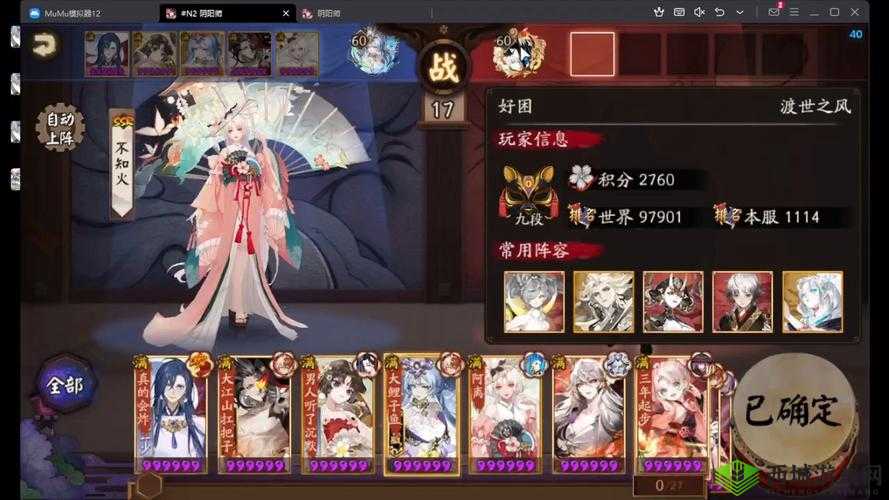Close the #N2 阴阳师 emulator tab
This screenshot has width=889, height=500.
pos(287,13)
